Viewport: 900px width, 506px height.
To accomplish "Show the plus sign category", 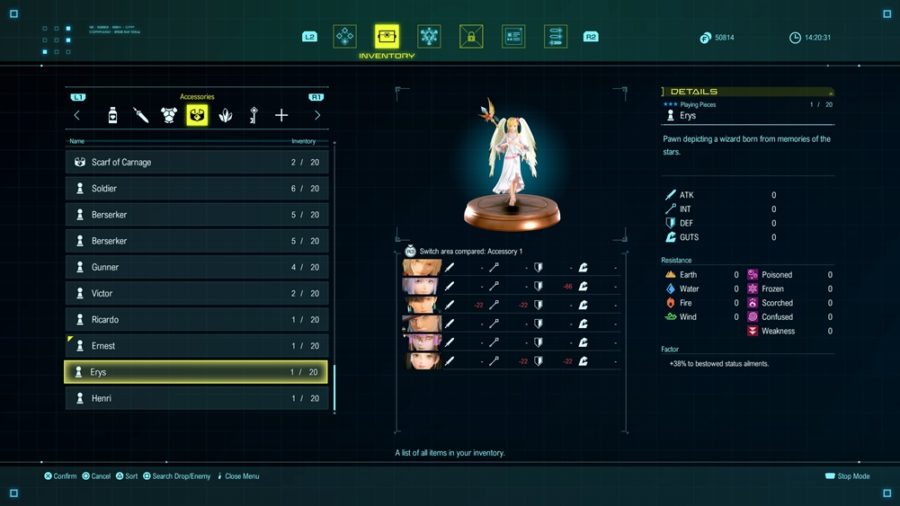I will click(x=281, y=115).
